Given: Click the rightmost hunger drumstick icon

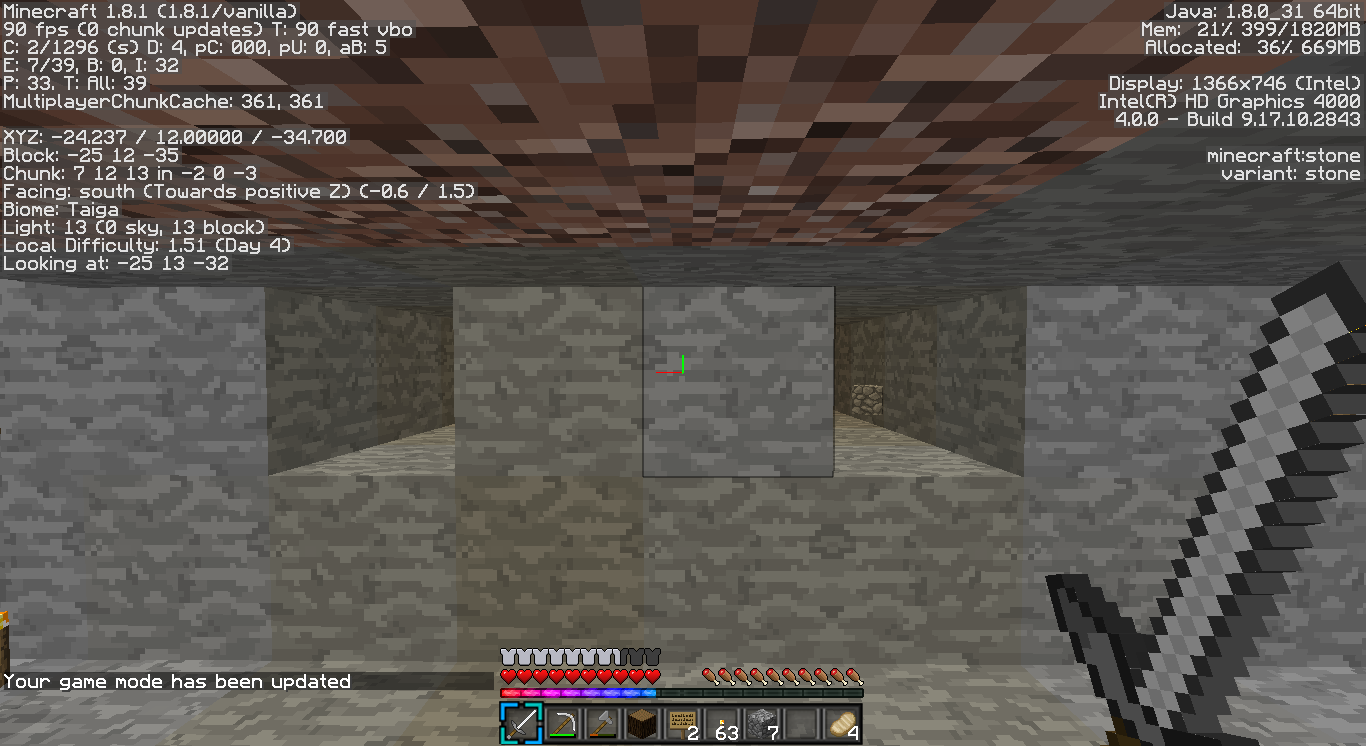Looking at the screenshot, I should pyautogui.click(x=855, y=674).
